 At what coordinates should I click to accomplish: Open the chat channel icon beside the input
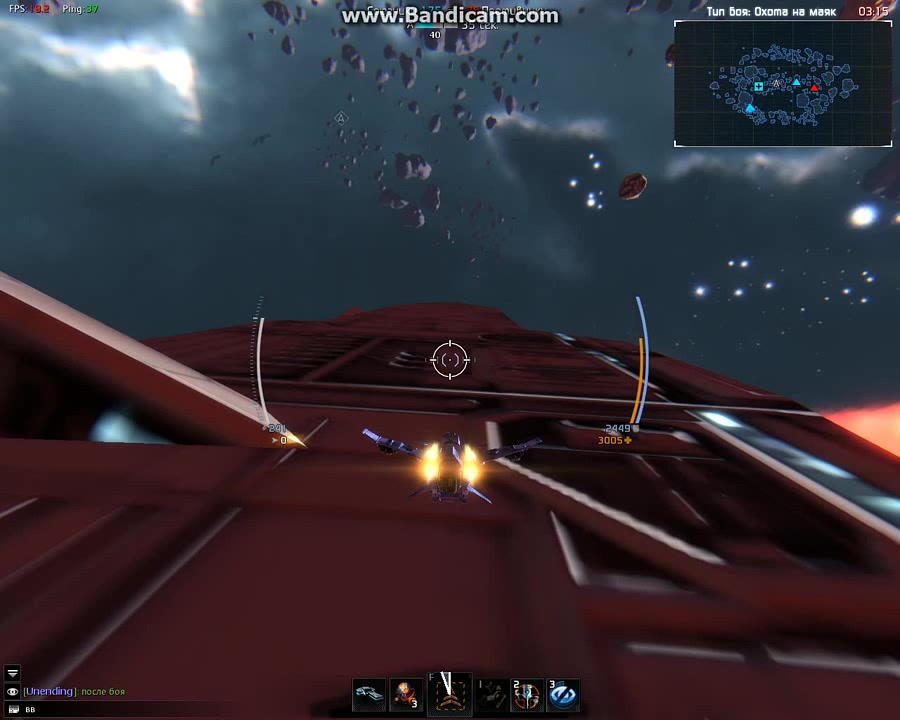point(12,708)
